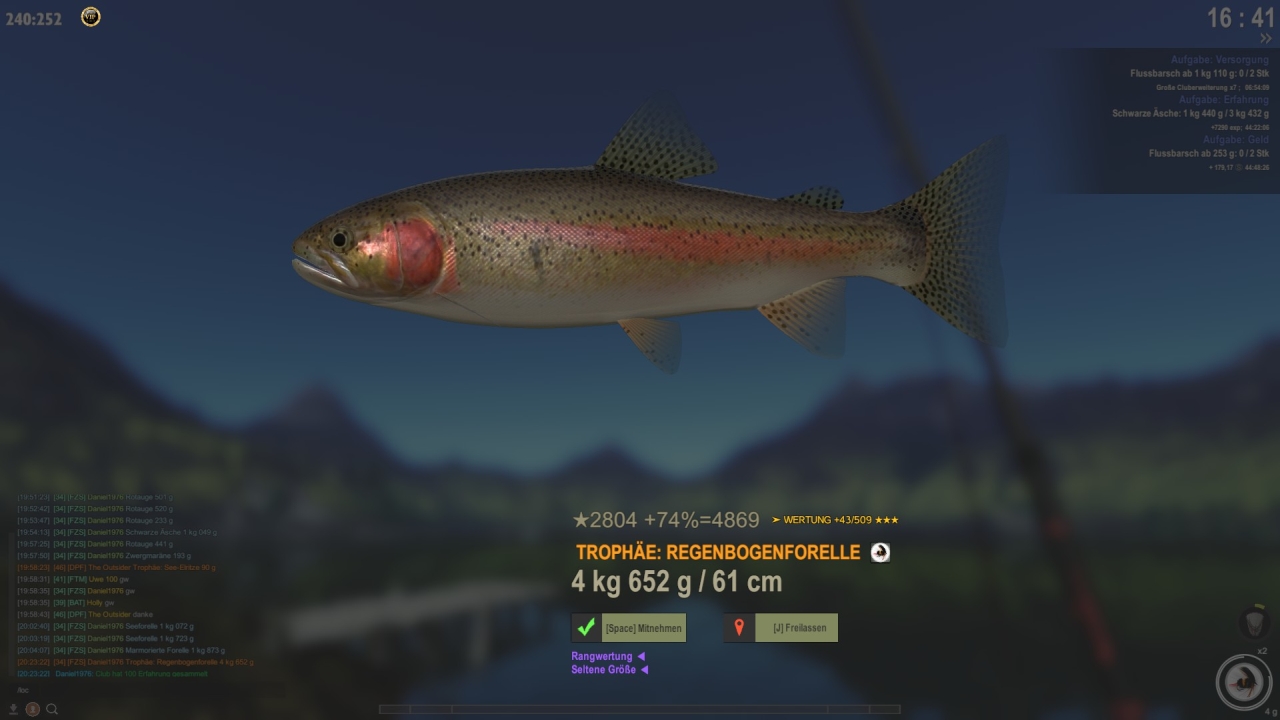Open chat search with the magnifier icon

tap(52, 709)
